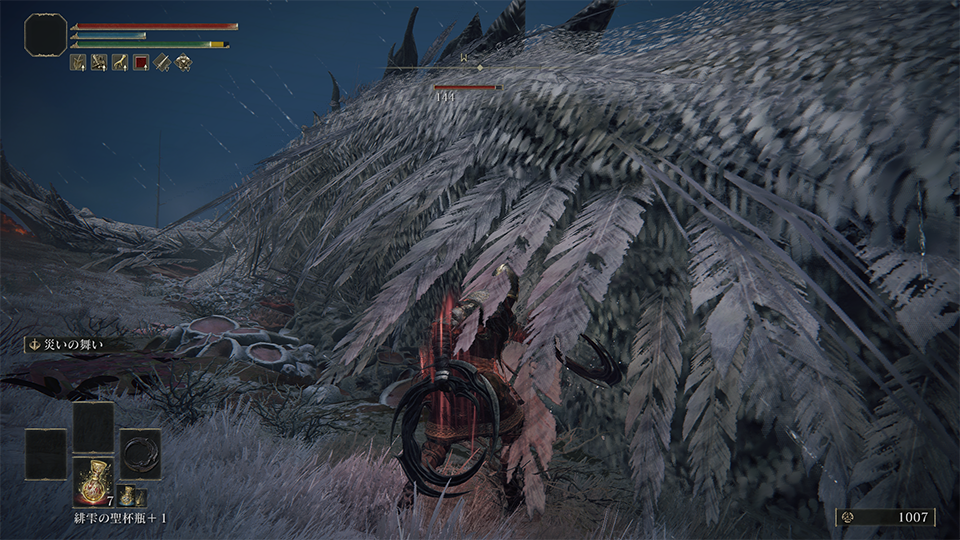Select the Flask of Crimson Tears quick item
This screenshot has height=540, width=960.
point(93,479)
